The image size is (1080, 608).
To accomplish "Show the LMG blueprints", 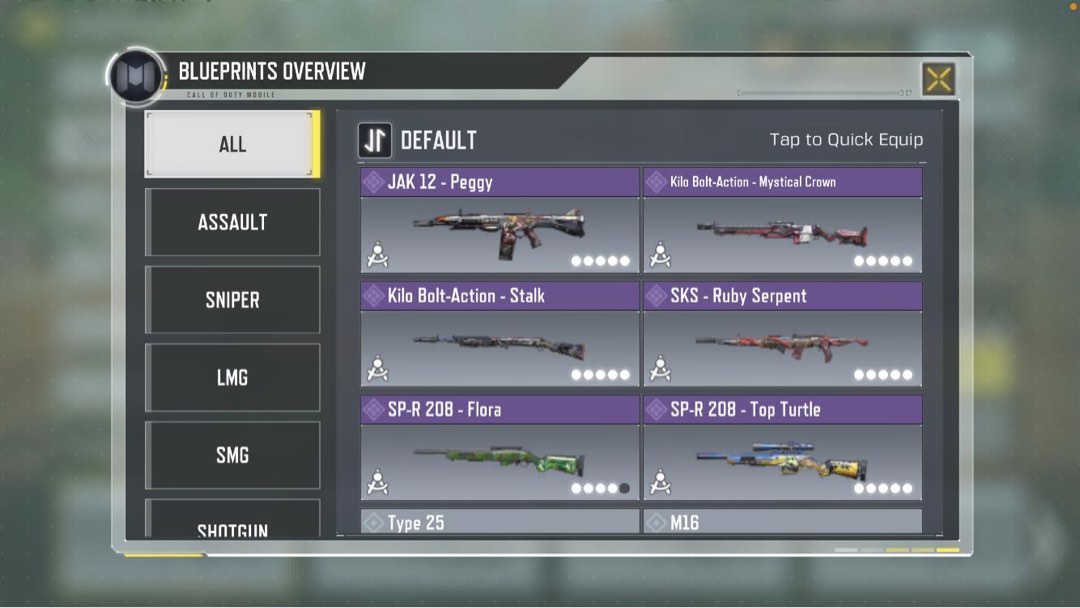I will pos(232,377).
